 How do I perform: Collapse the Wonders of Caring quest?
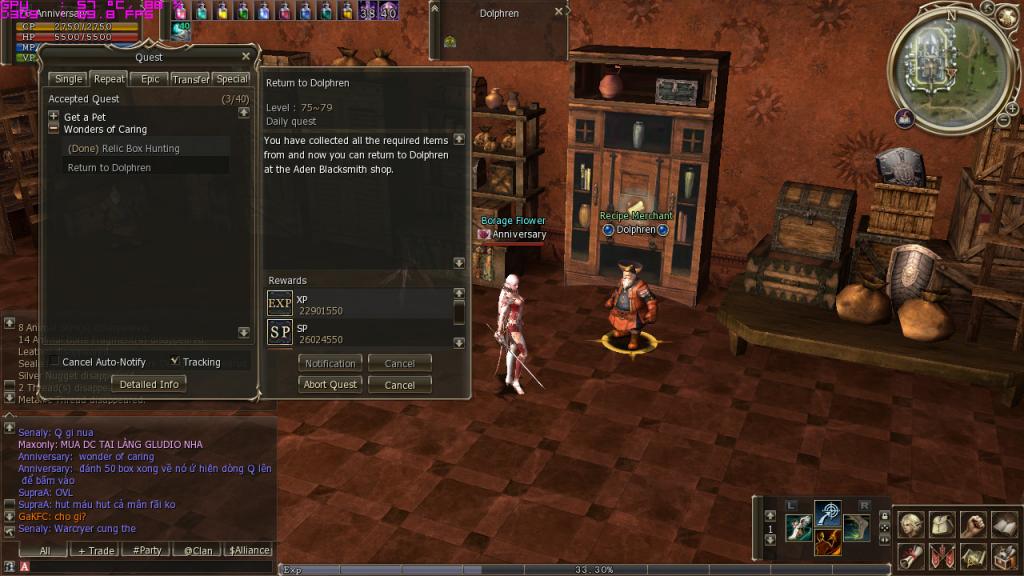pyautogui.click(x=54, y=129)
